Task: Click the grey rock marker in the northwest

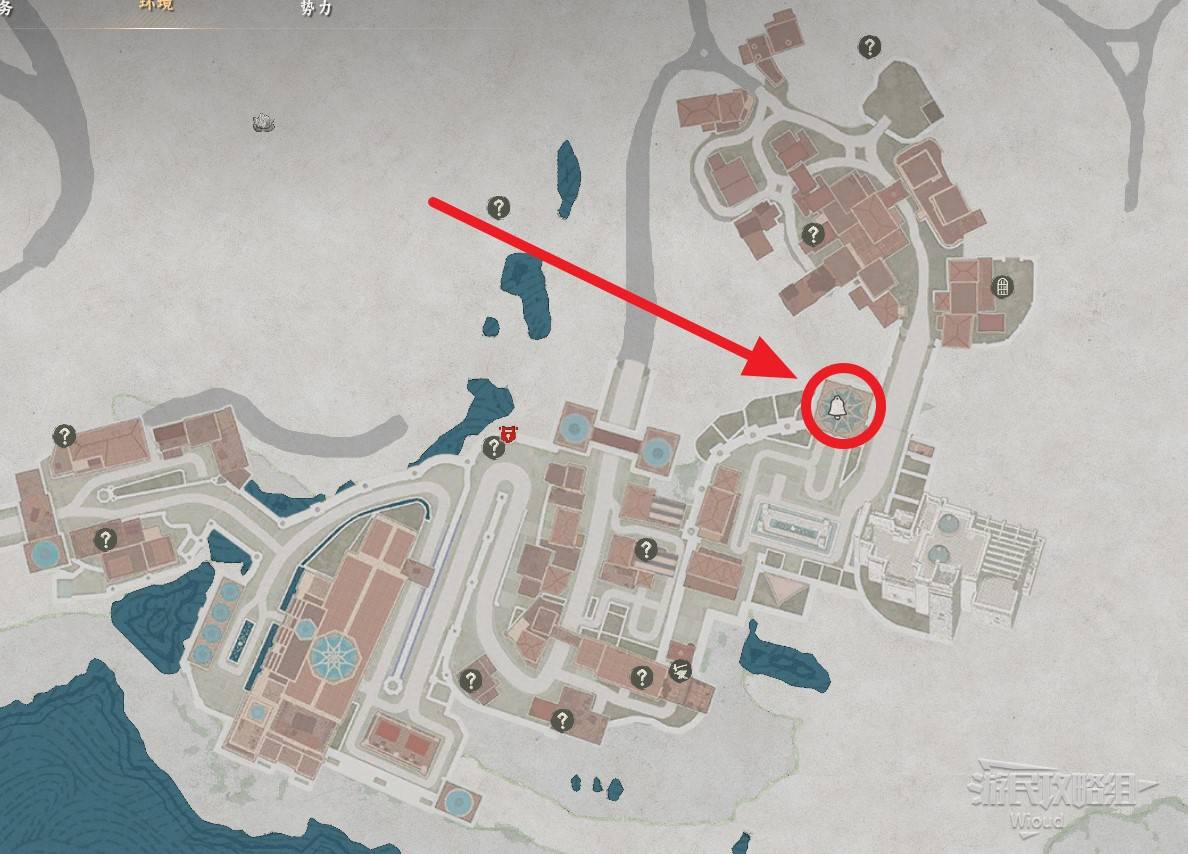Action: (263, 122)
